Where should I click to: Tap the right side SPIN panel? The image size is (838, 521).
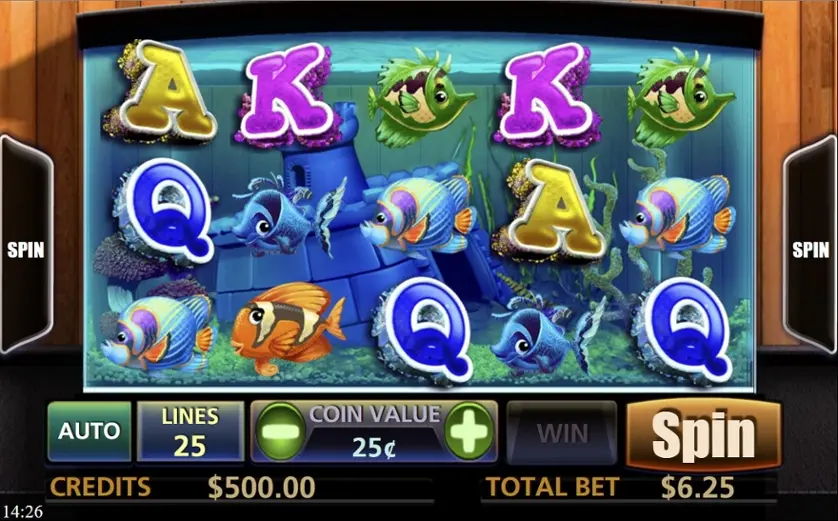[x=811, y=250]
